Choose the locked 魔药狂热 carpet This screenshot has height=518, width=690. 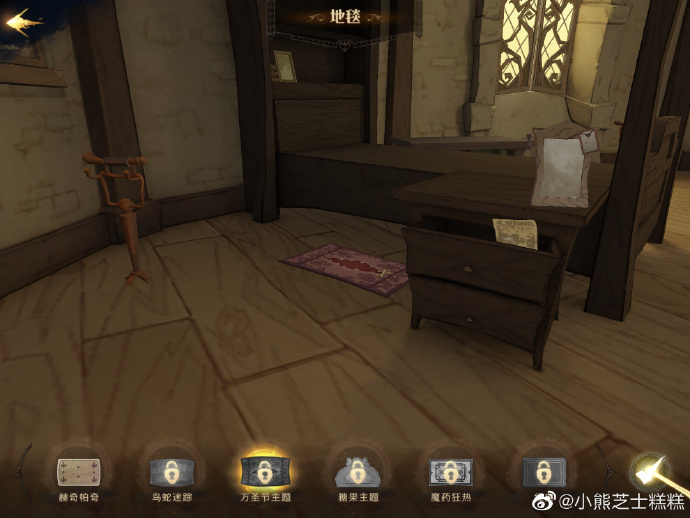(x=450, y=470)
